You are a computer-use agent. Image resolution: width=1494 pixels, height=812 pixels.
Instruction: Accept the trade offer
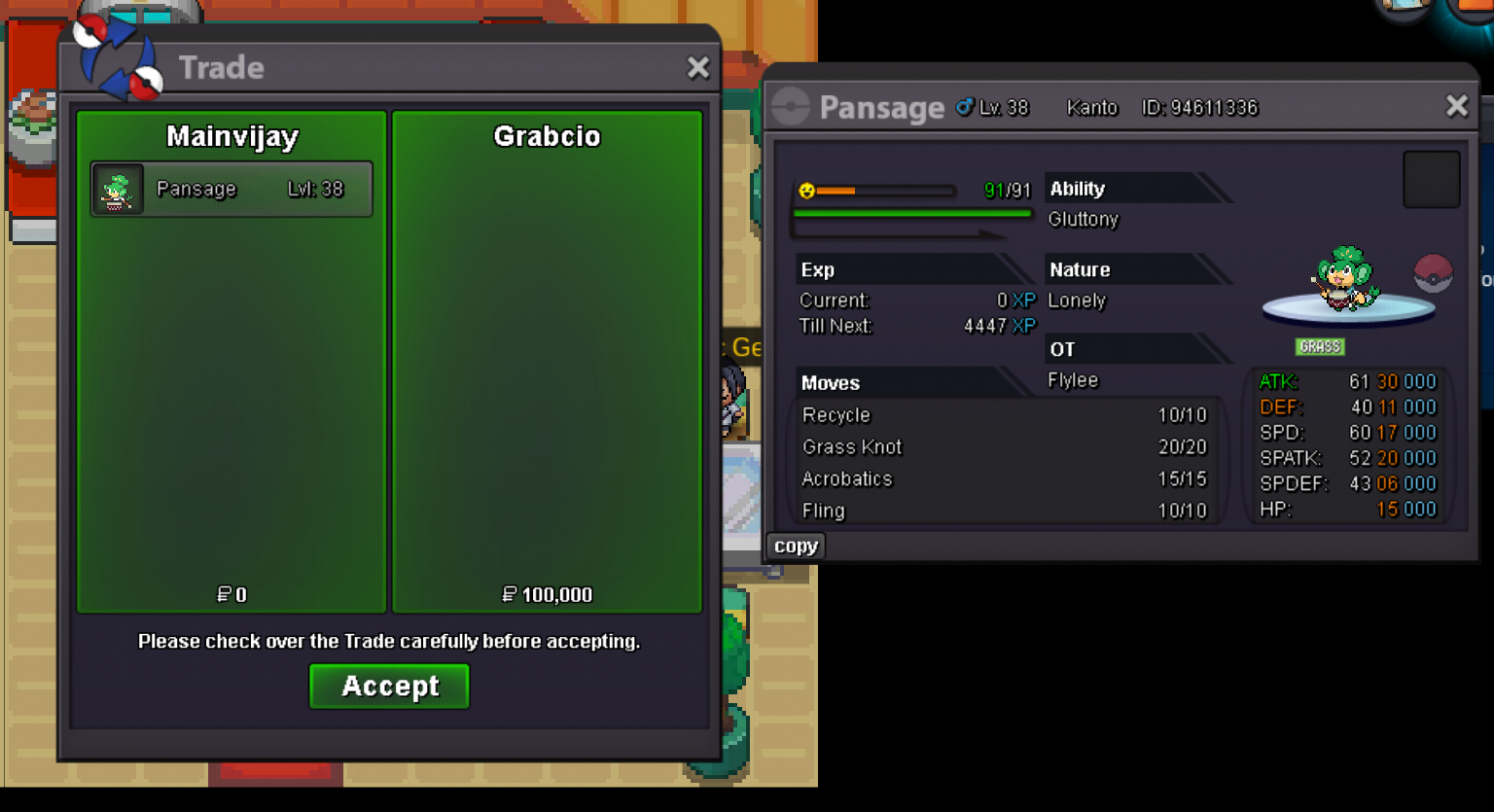pos(389,687)
